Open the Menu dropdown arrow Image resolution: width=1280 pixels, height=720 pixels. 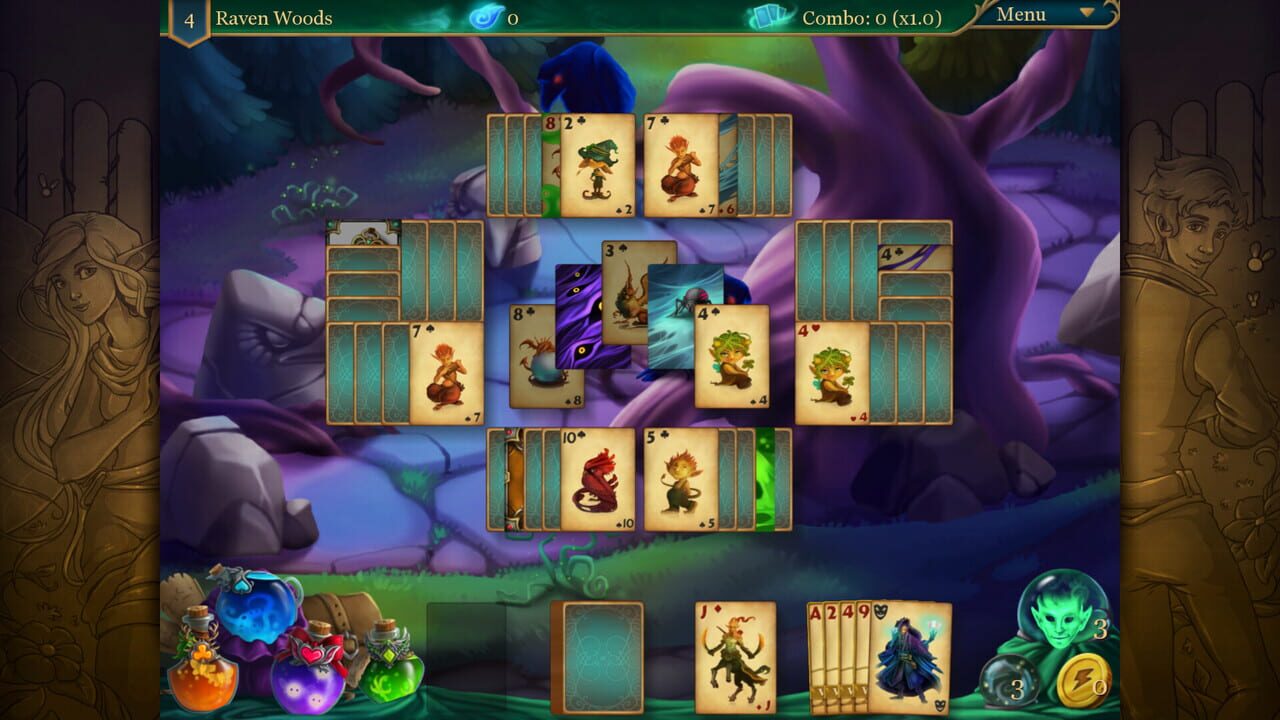point(1083,13)
